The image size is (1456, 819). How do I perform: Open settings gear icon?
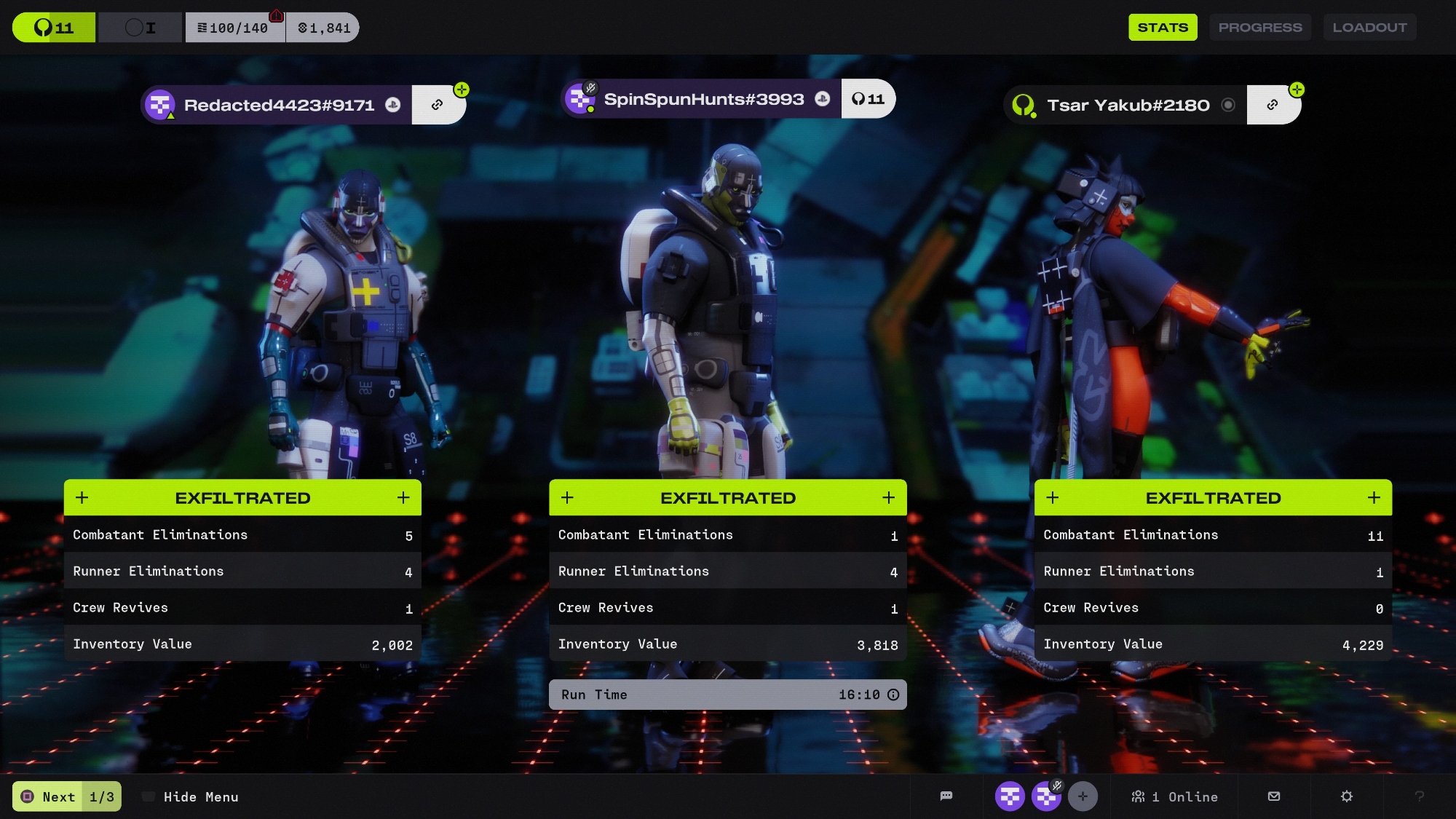point(1347,796)
